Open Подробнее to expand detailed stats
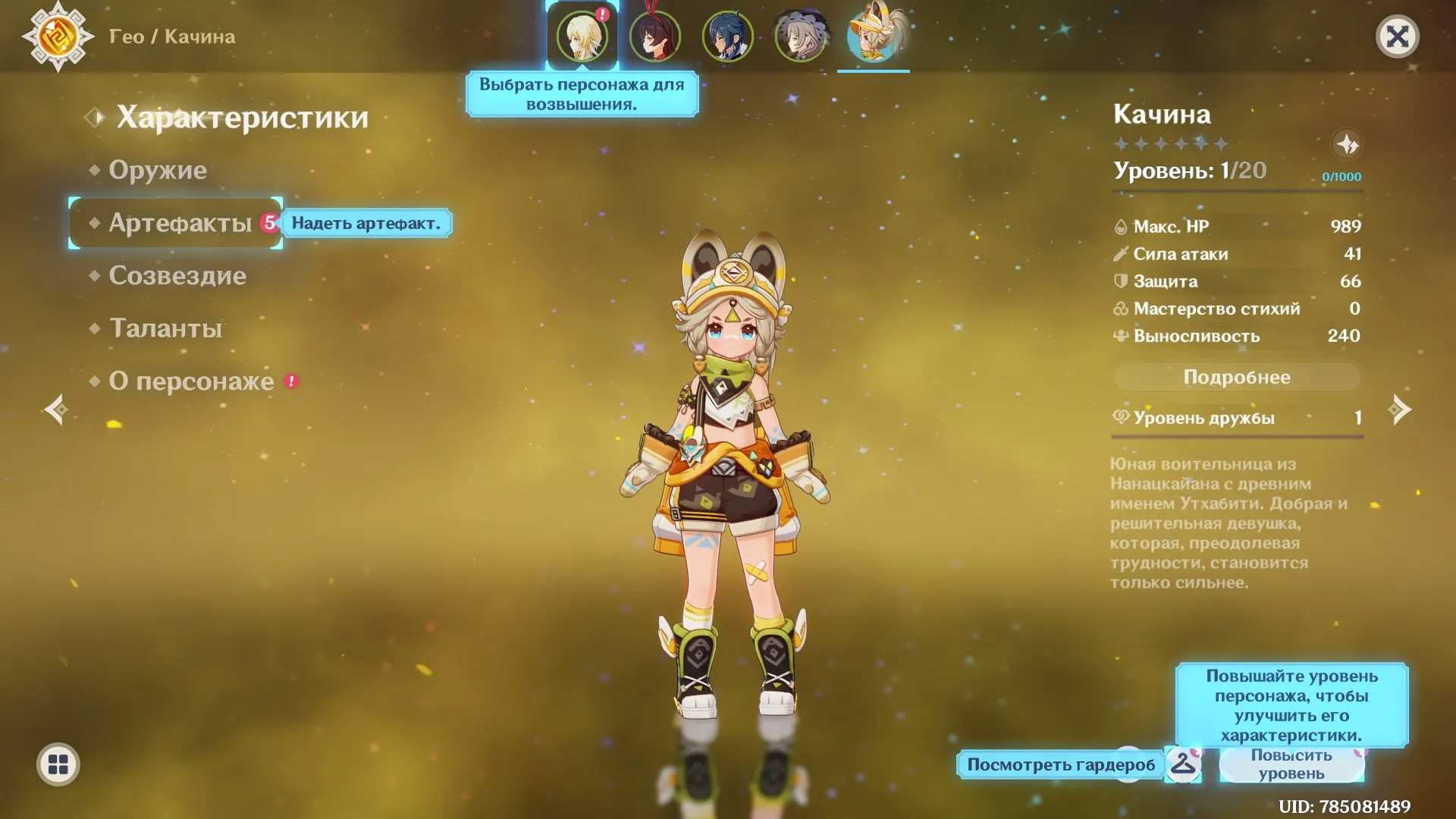 1236,377
